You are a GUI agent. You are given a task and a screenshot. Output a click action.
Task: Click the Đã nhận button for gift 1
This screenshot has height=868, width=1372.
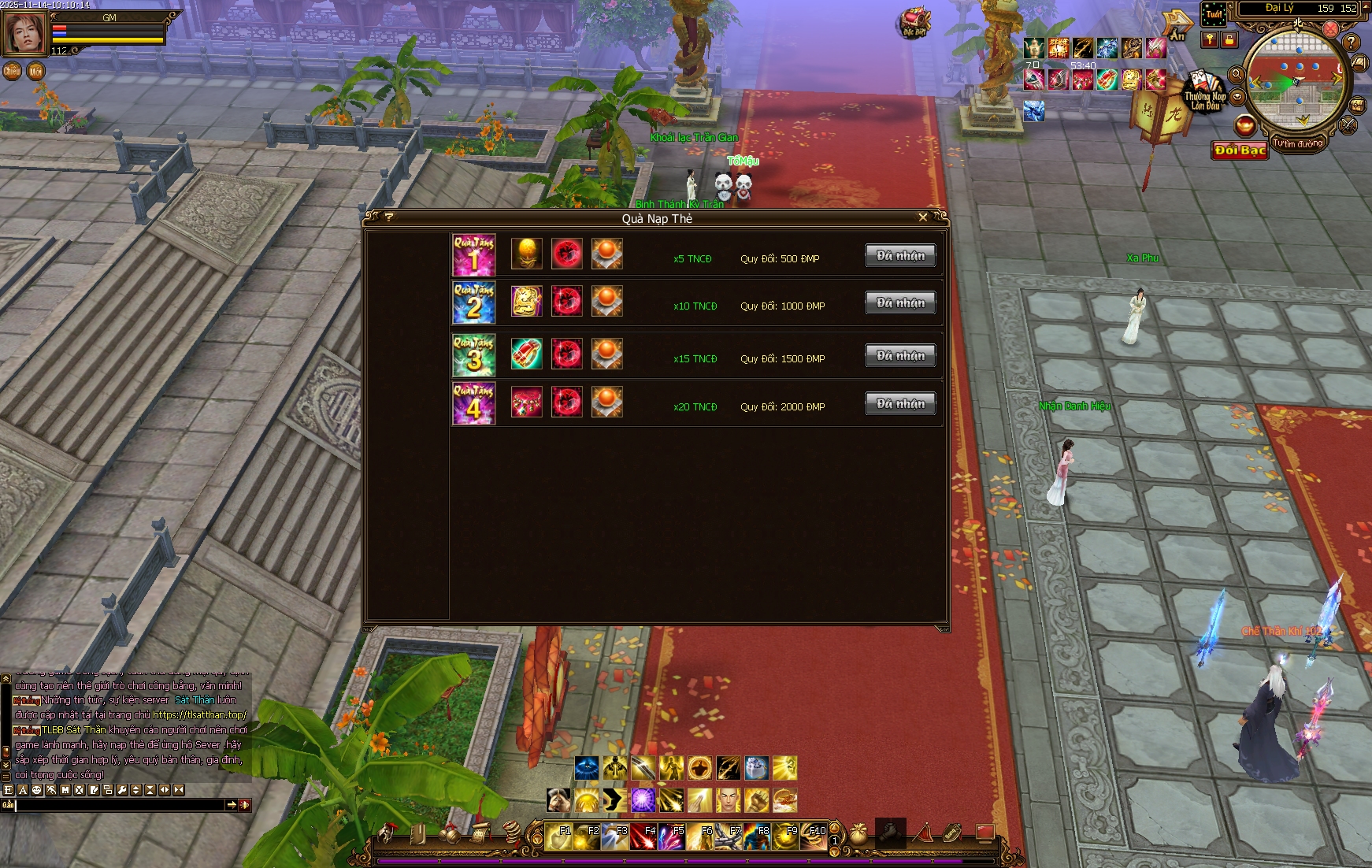[x=900, y=255]
